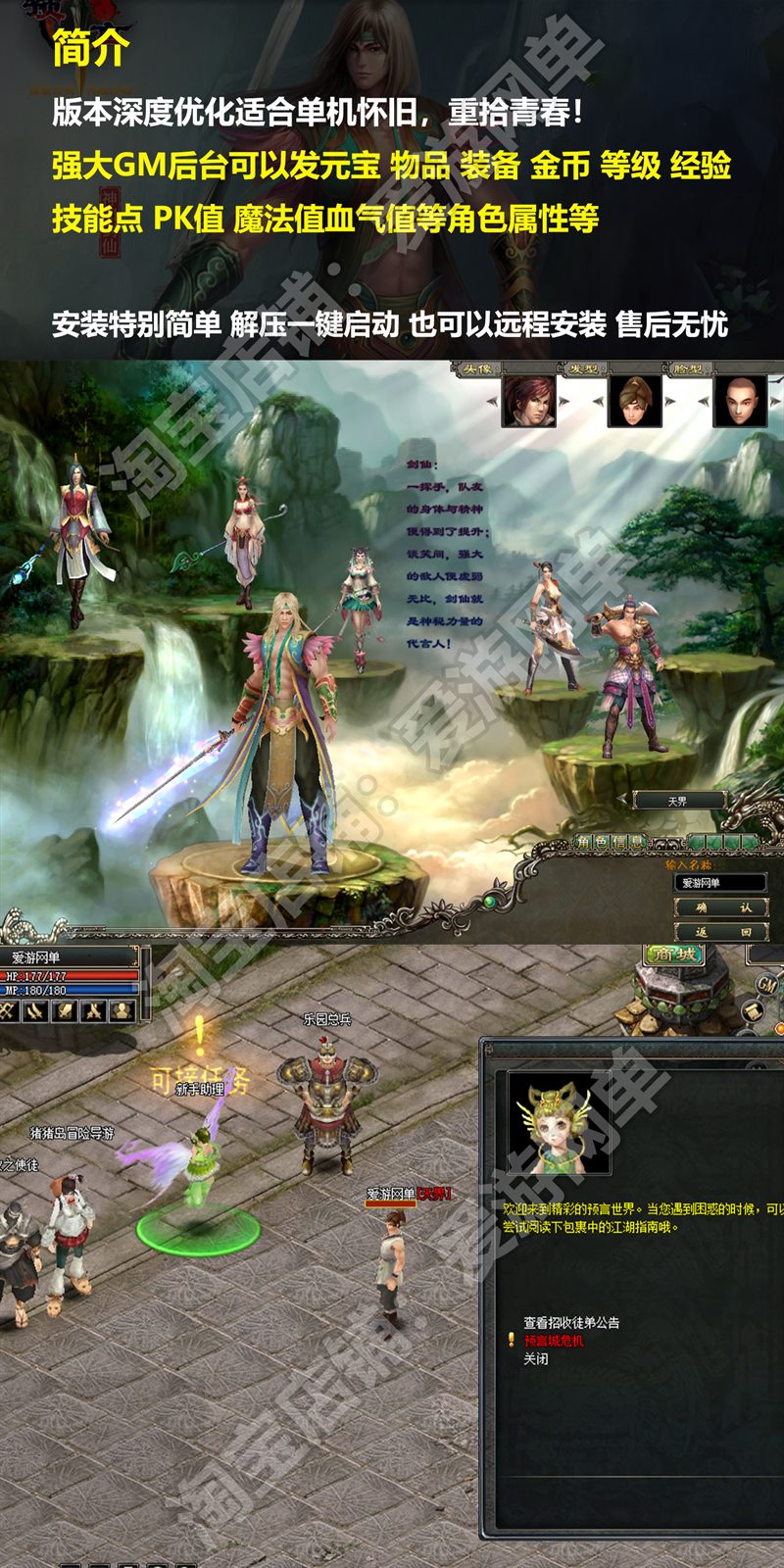Click the crossed swords icon under MP bar

pyautogui.click(x=94, y=1010)
